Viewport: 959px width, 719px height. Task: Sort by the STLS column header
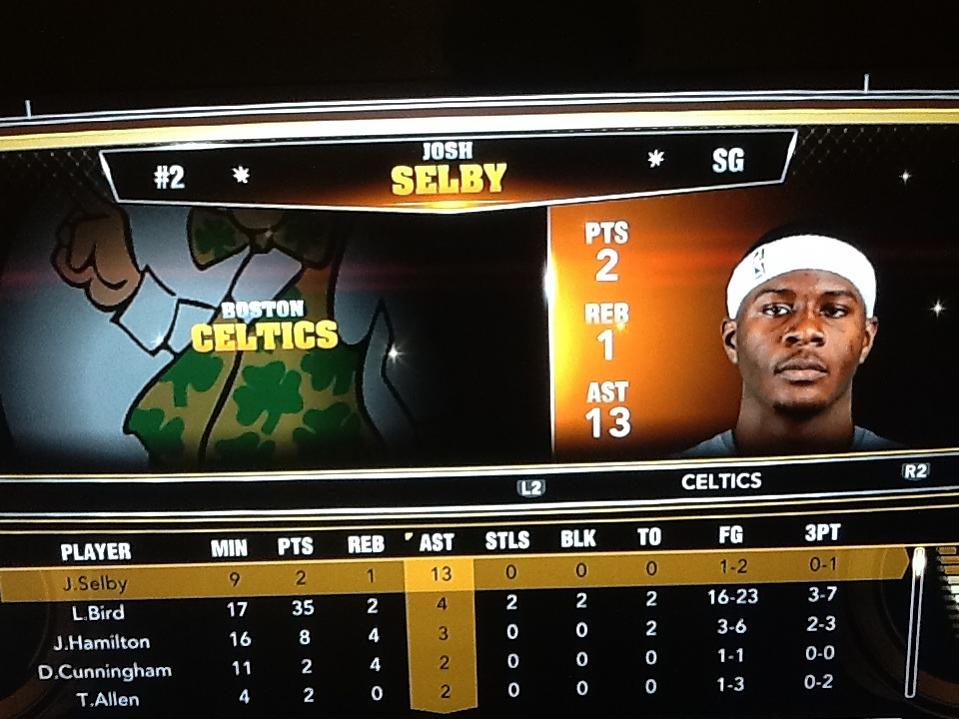pyautogui.click(x=507, y=541)
